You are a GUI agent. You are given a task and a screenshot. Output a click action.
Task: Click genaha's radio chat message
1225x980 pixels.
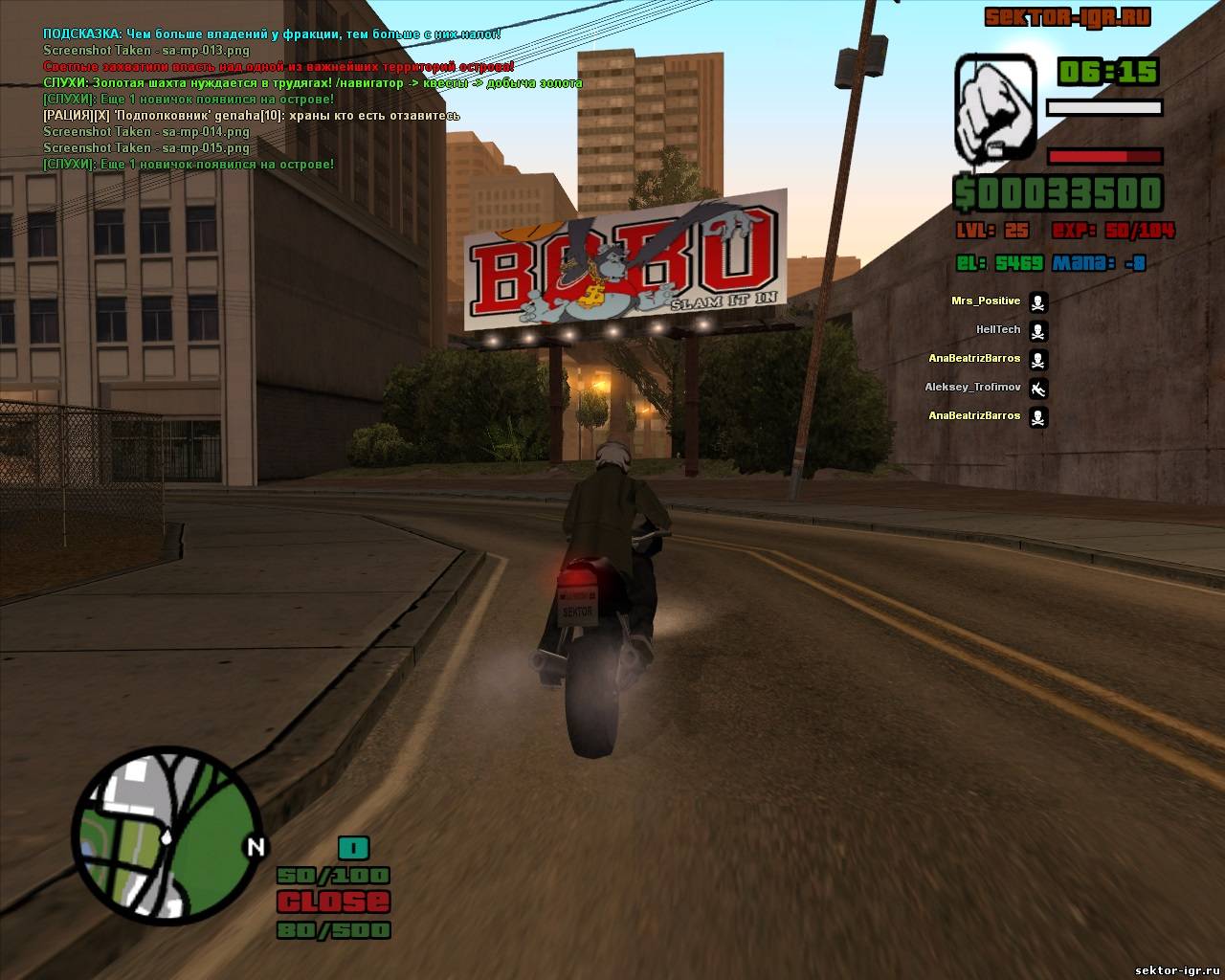tap(252, 116)
